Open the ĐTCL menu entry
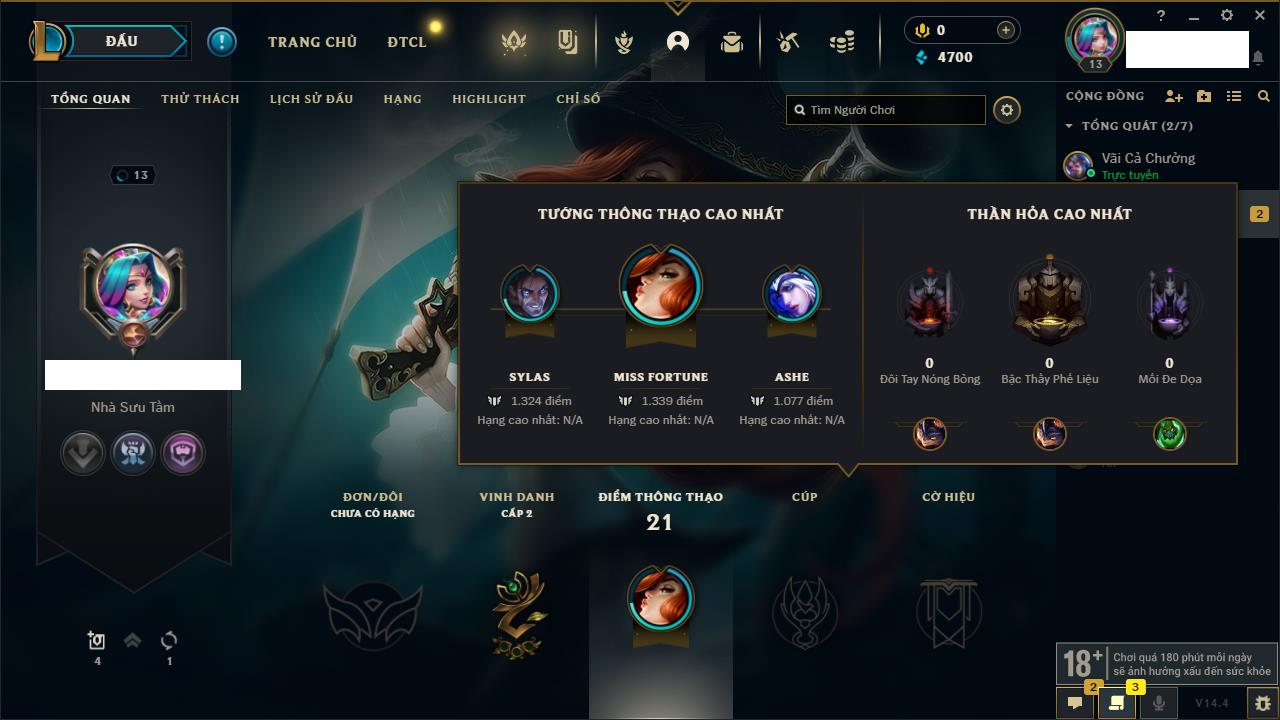 coord(407,42)
